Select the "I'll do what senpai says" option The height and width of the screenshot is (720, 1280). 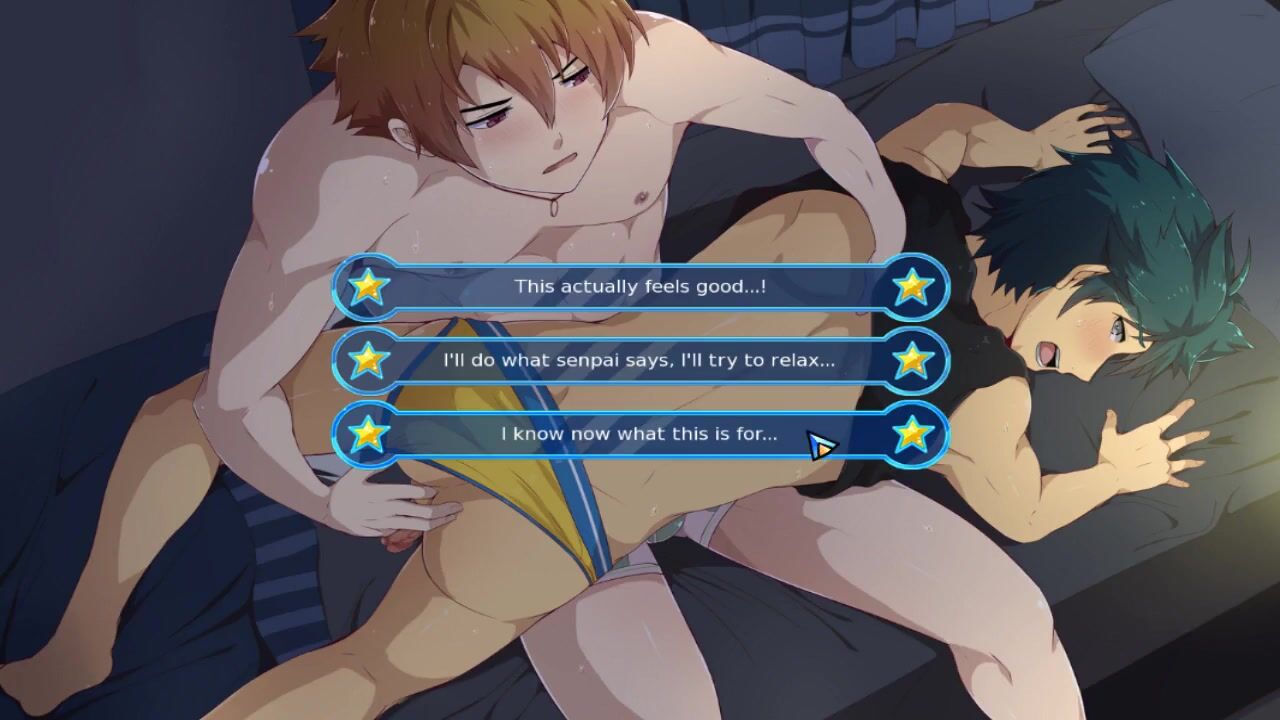coord(640,360)
